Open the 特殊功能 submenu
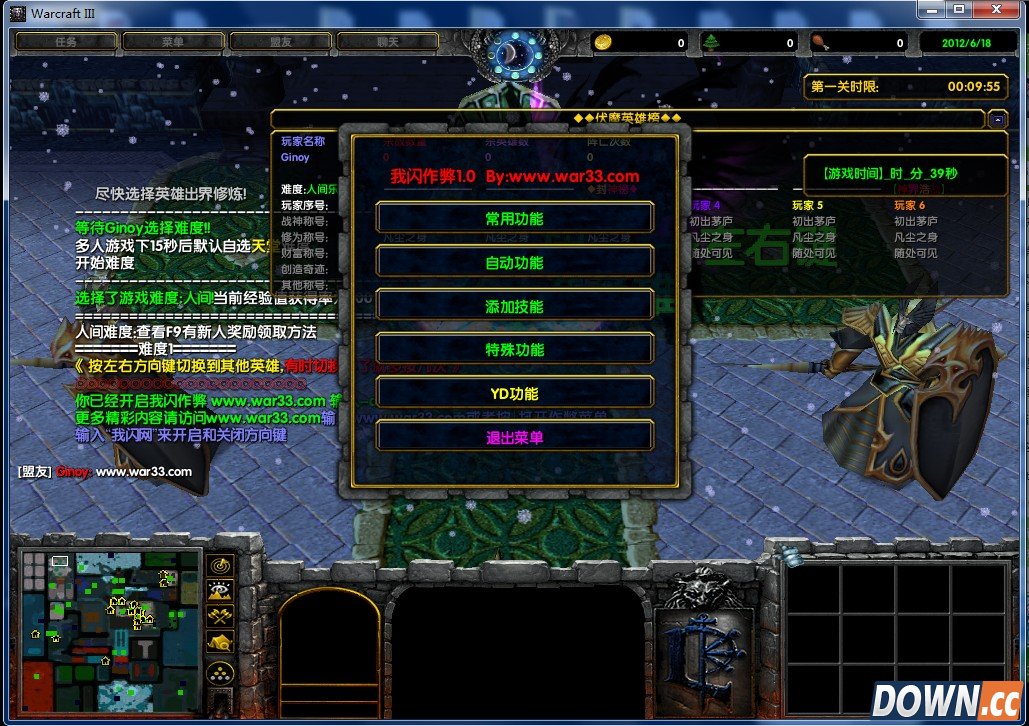1029x726 pixels. click(514, 349)
